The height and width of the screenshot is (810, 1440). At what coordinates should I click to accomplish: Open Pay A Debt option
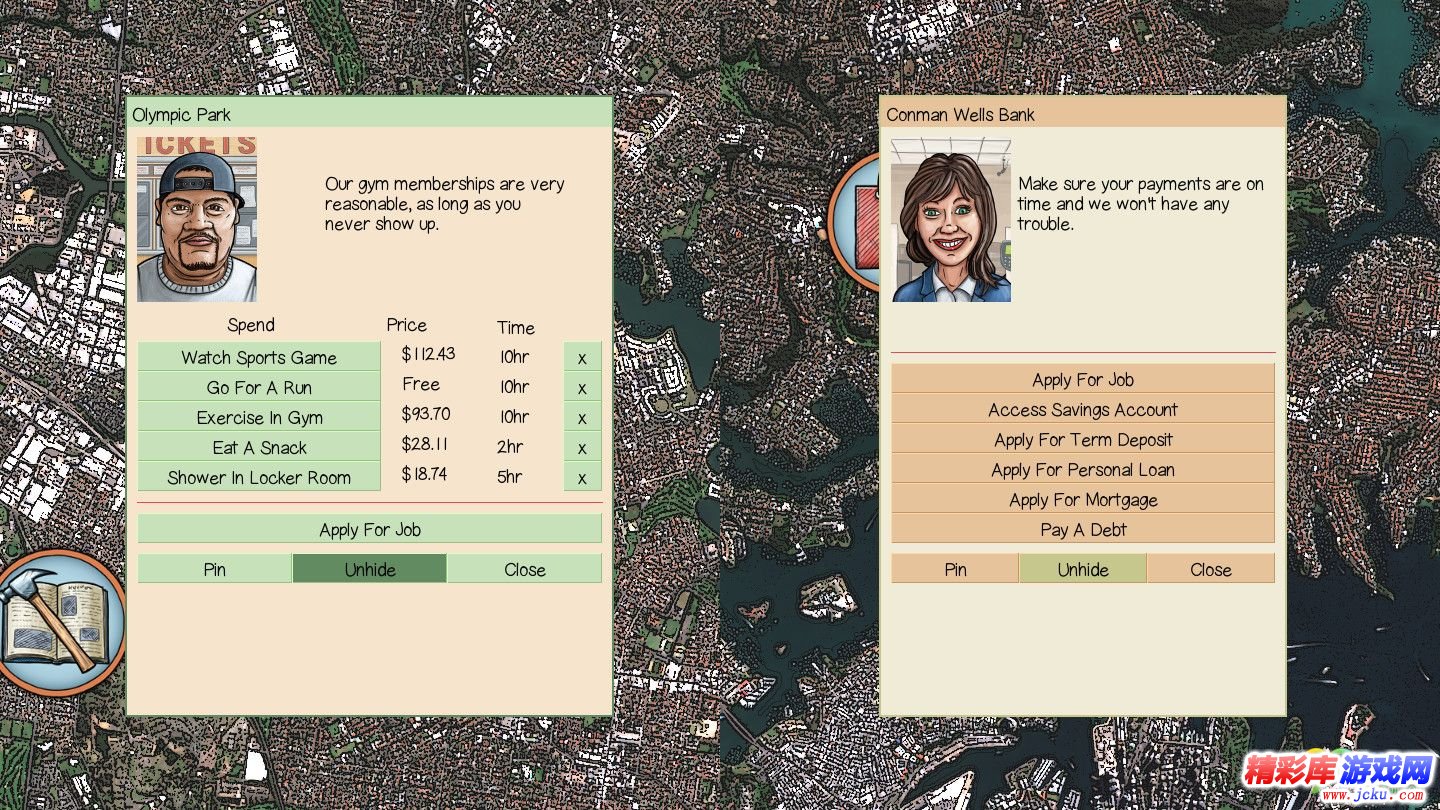pyautogui.click(x=1083, y=529)
